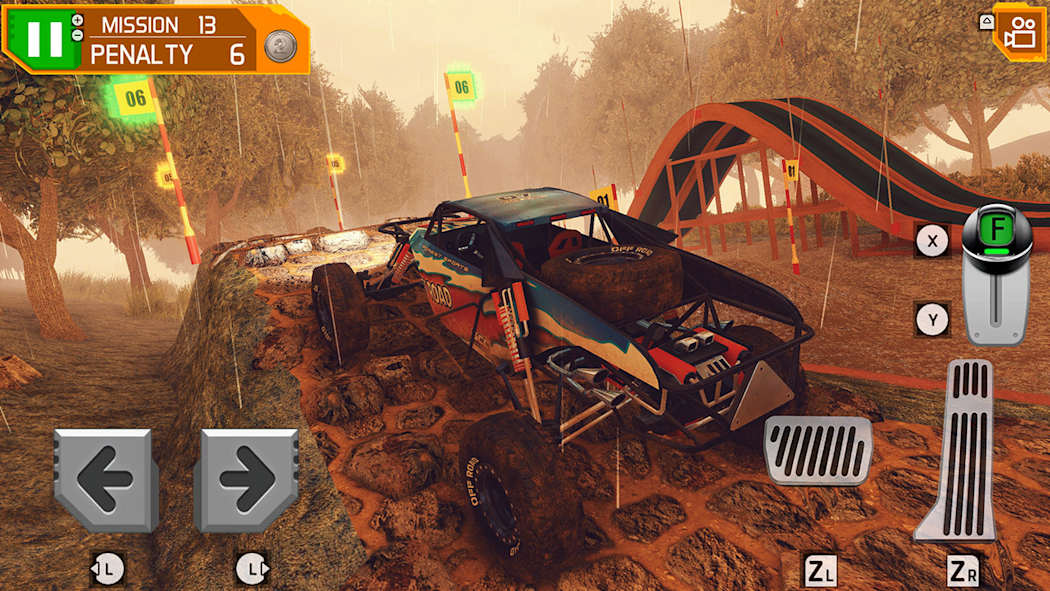Step on the tall gas pedal

pos(958,451)
